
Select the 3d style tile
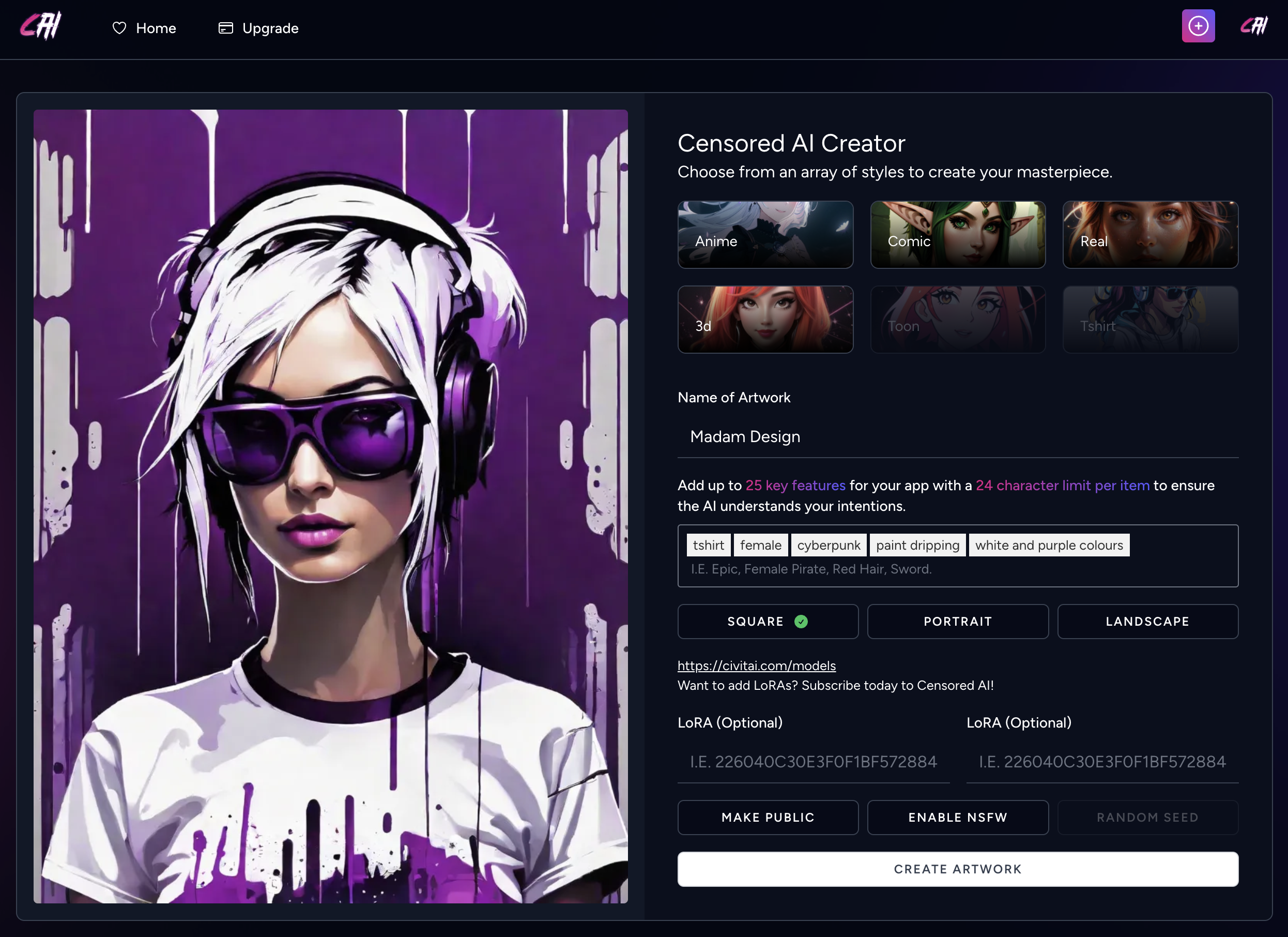click(765, 320)
